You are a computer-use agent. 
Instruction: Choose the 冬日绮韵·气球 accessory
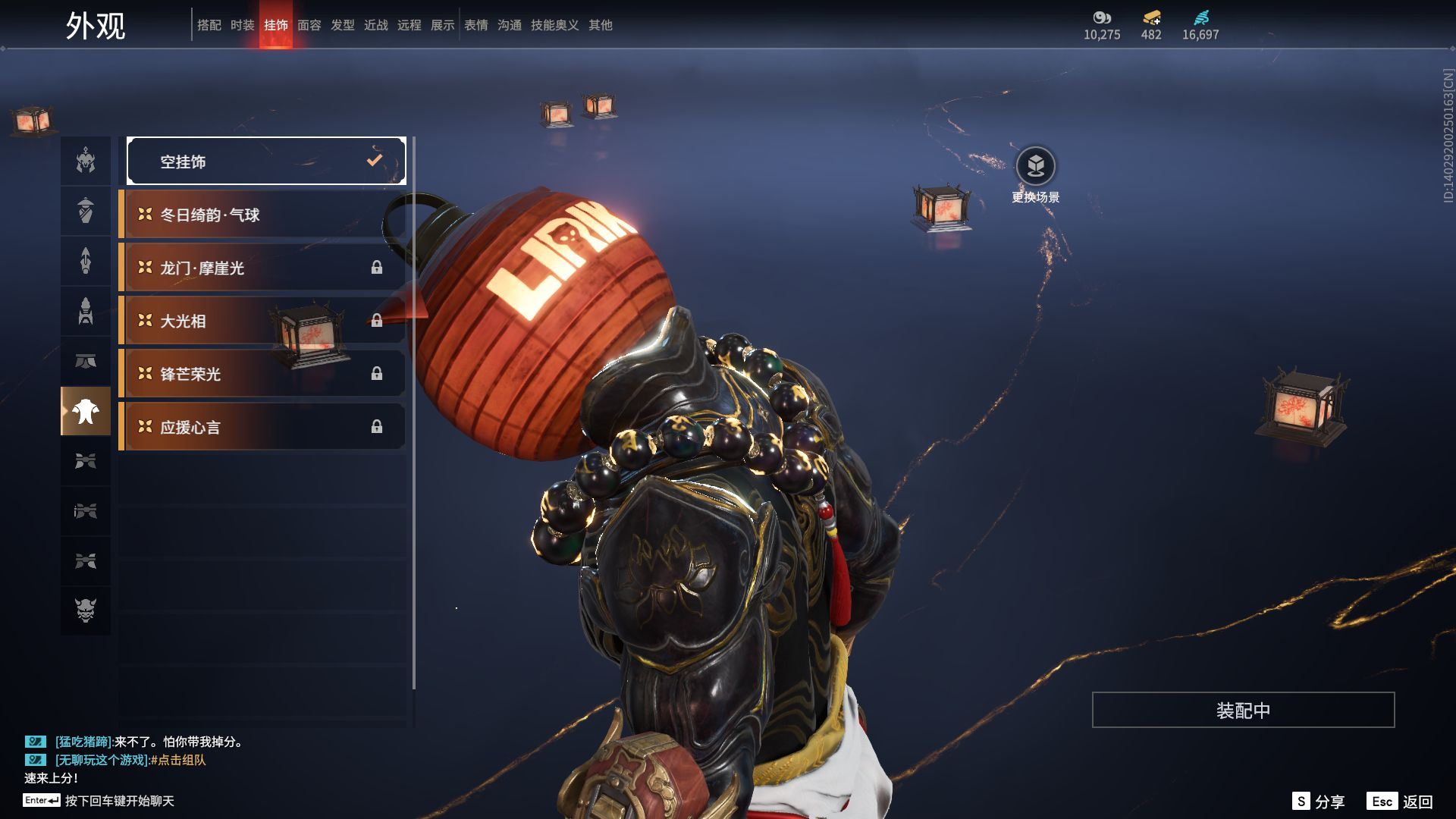(262, 215)
